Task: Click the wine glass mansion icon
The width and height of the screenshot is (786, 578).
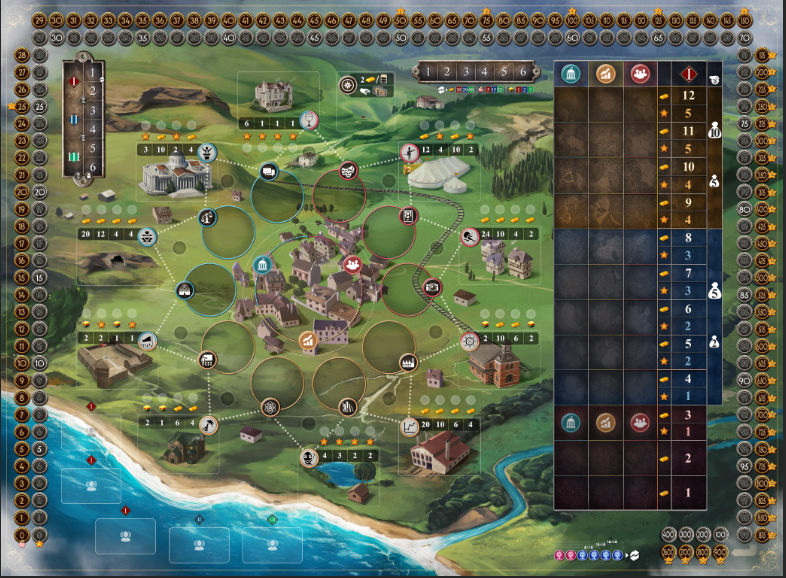Action: click(x=311, y=120)
